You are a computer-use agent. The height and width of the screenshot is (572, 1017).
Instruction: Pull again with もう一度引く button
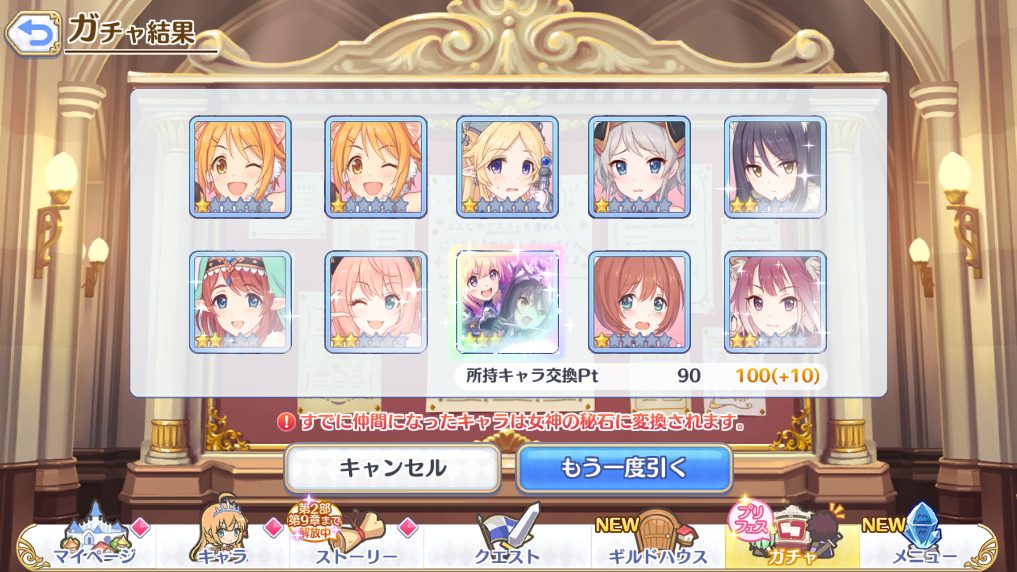click(x=624, y=467)
